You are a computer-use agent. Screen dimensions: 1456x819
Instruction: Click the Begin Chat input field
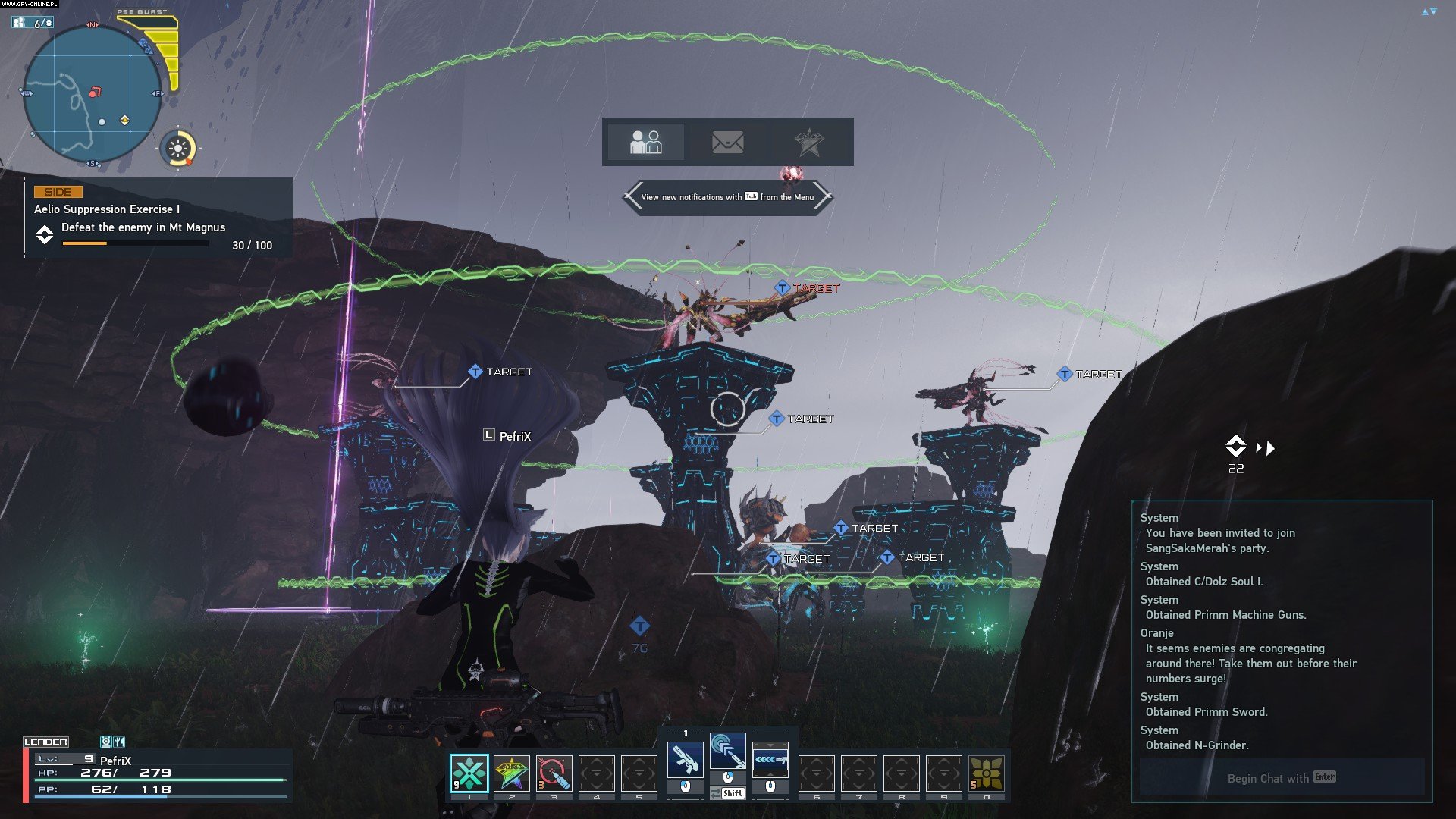point(1282,778)
